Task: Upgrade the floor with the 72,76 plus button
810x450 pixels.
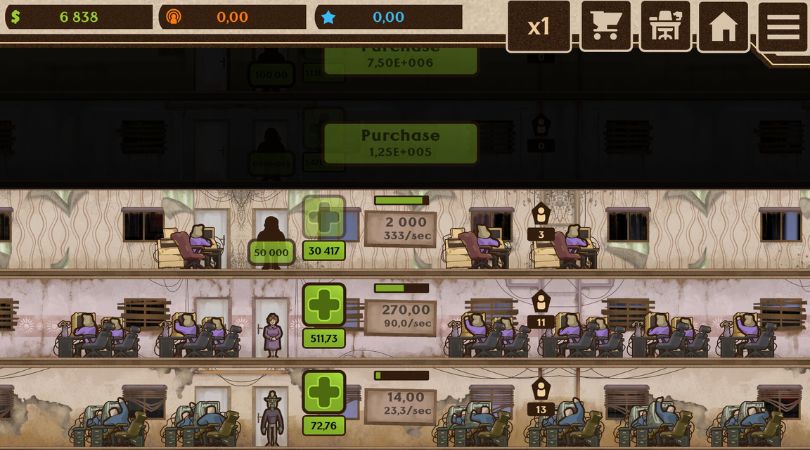Action: coord(324,393)
